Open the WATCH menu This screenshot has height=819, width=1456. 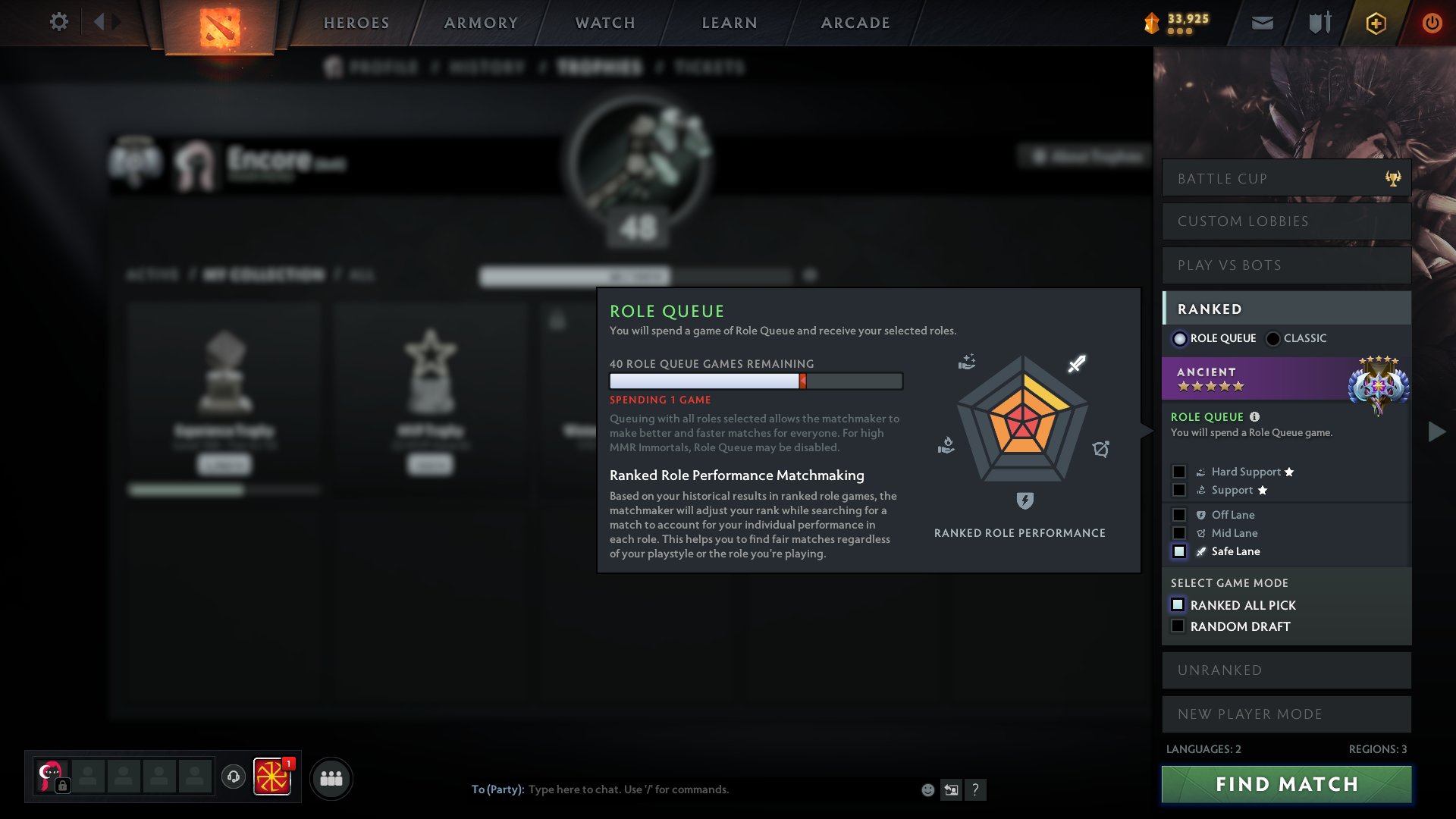(x=603, y=22)
